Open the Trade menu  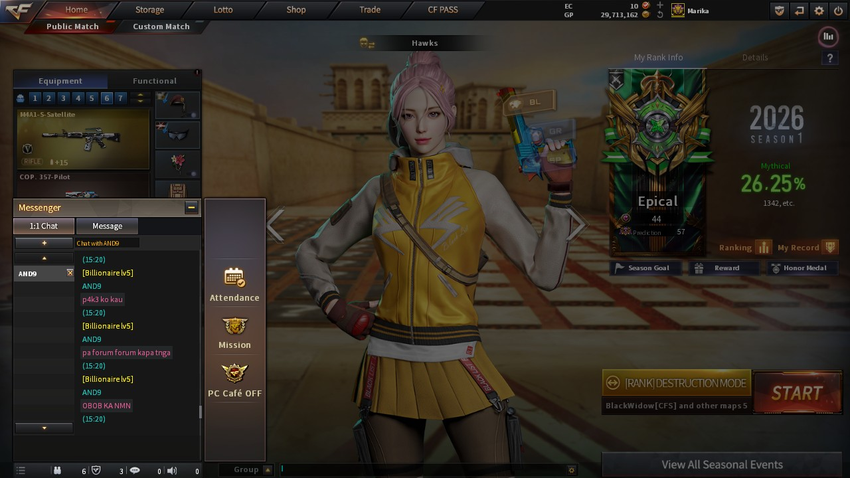(370, 10)
